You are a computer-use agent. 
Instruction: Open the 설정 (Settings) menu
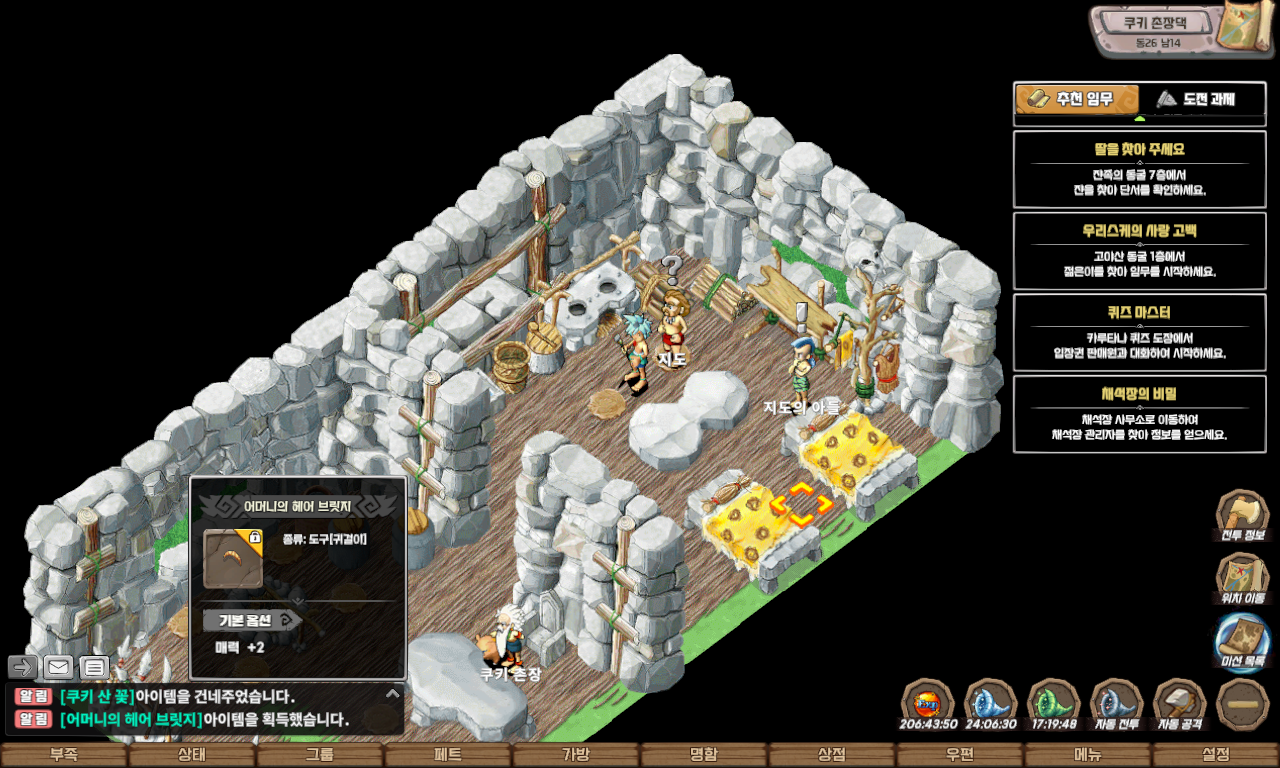pos(1216,755)
